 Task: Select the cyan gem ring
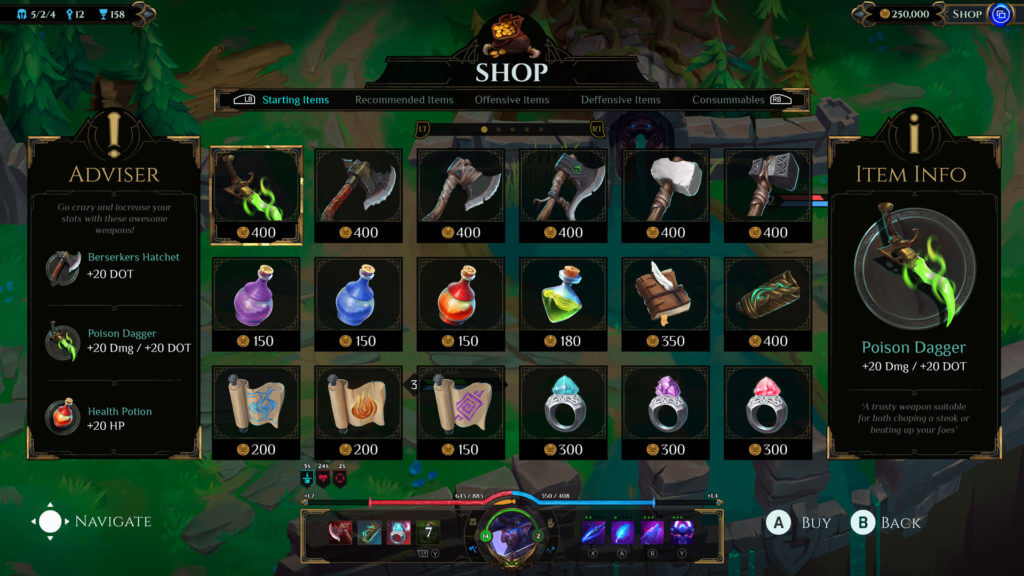(x=563, y=412)
